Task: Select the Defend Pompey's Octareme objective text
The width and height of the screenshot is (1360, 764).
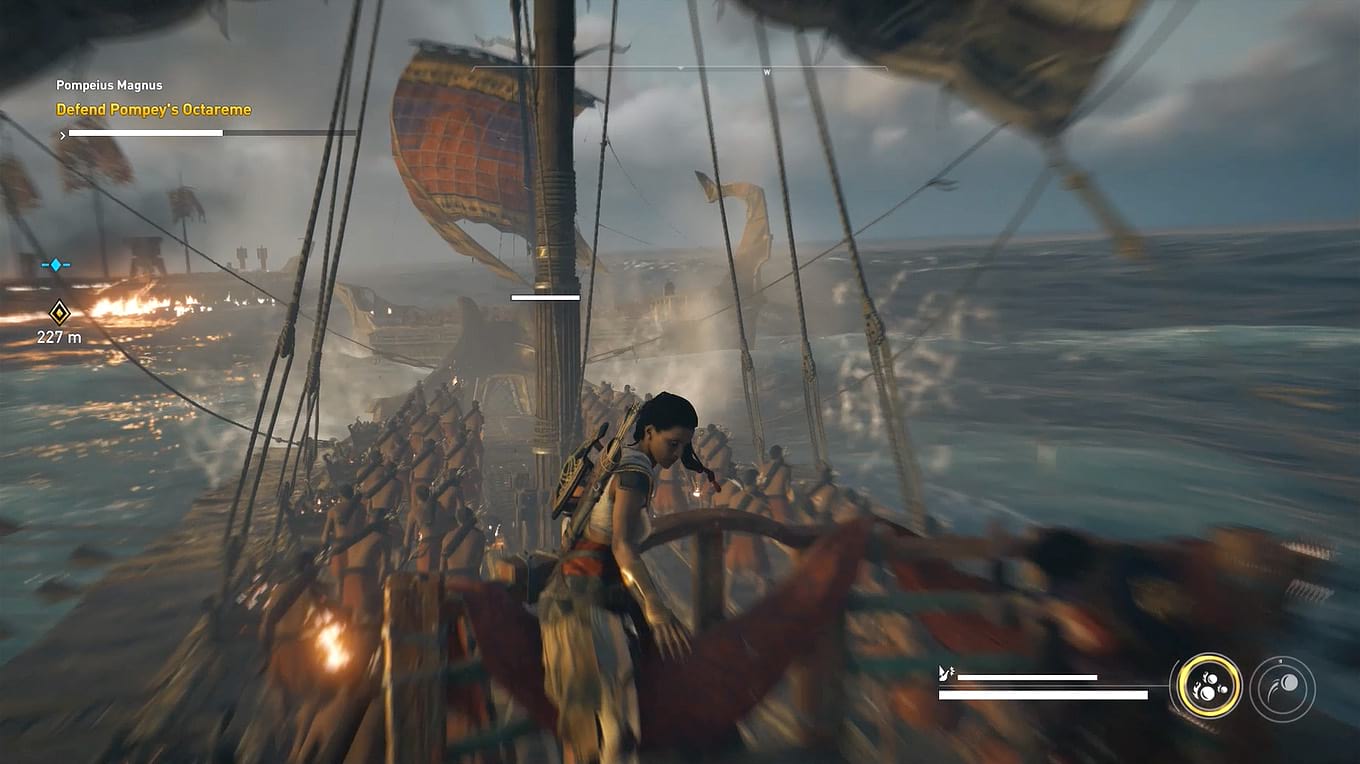Action: [153, 109]
